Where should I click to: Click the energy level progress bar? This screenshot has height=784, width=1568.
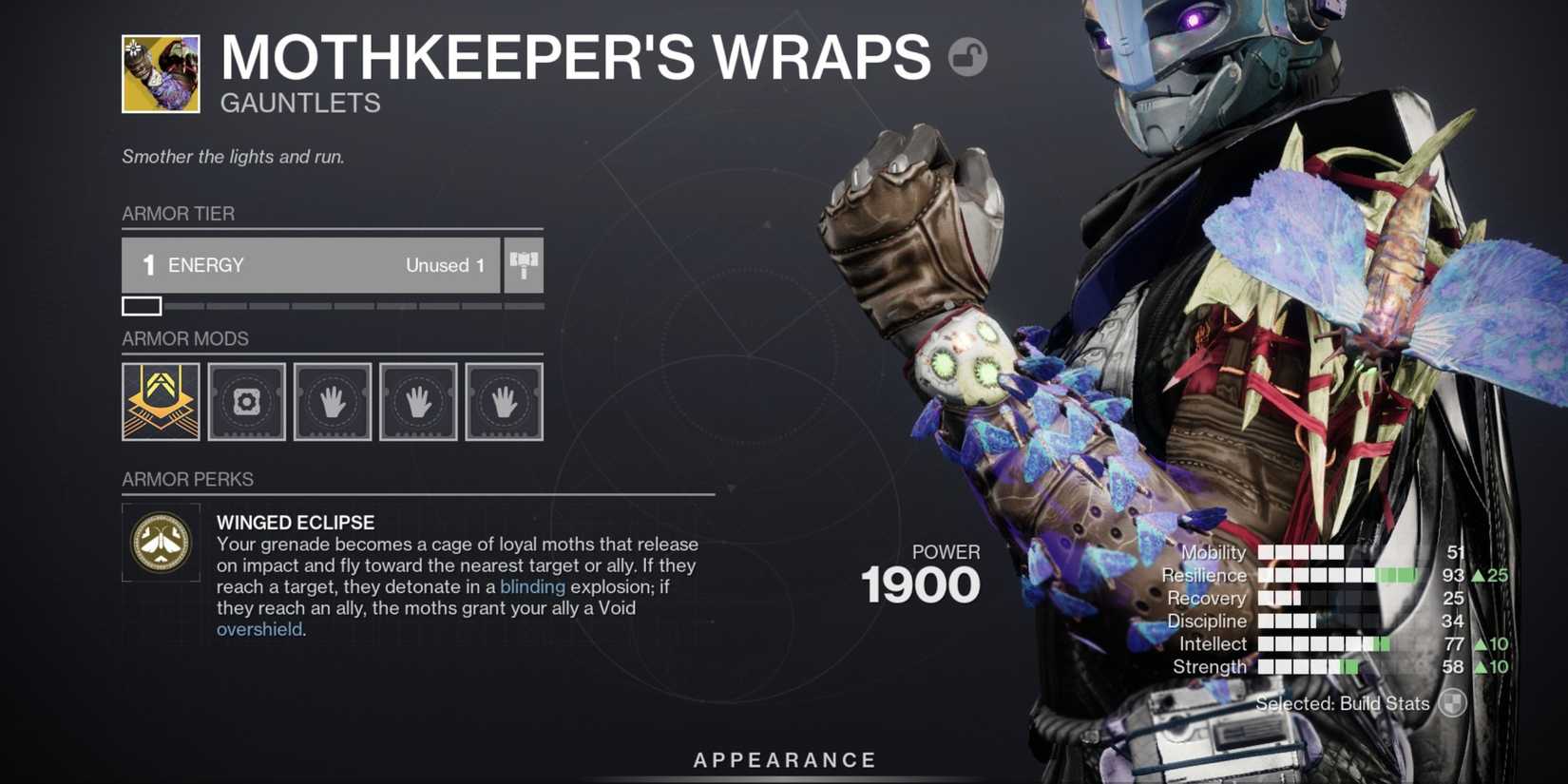point(333,306)
